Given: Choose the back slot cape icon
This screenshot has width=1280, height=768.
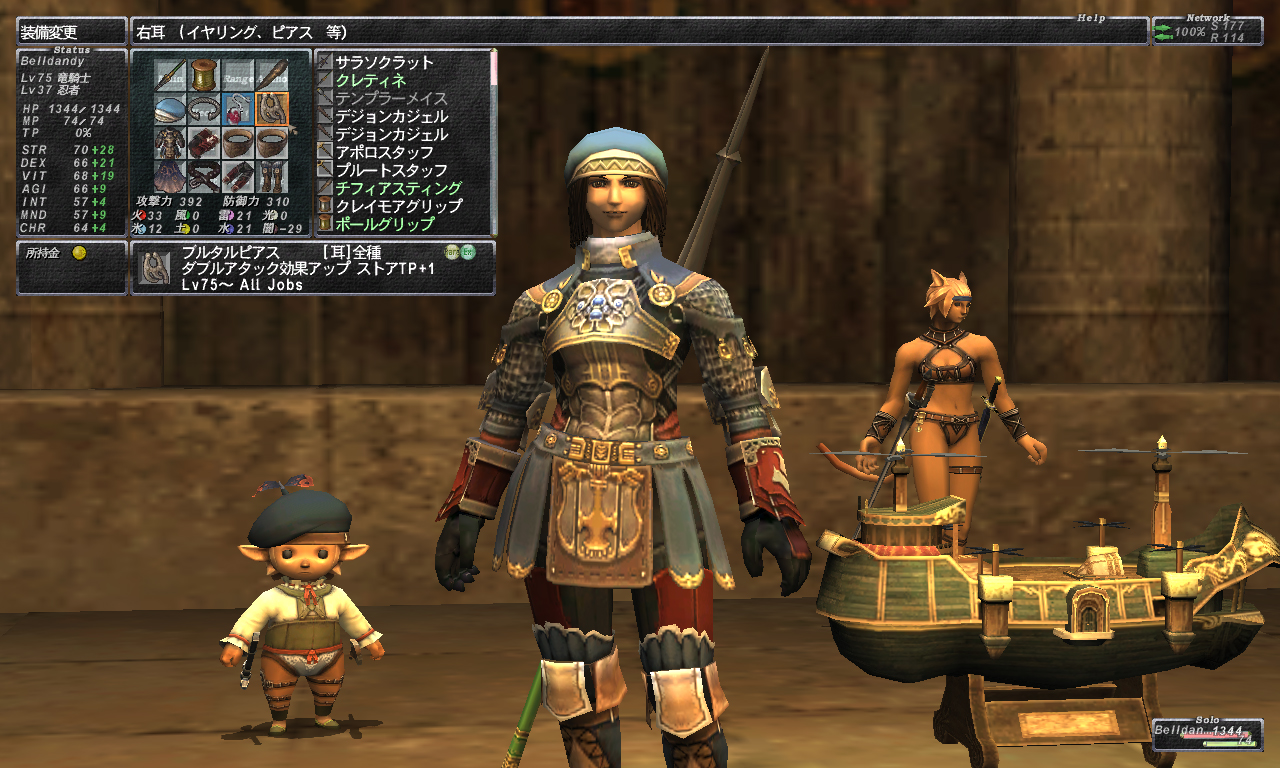Looking at the screenshot, I should point(170,177).
